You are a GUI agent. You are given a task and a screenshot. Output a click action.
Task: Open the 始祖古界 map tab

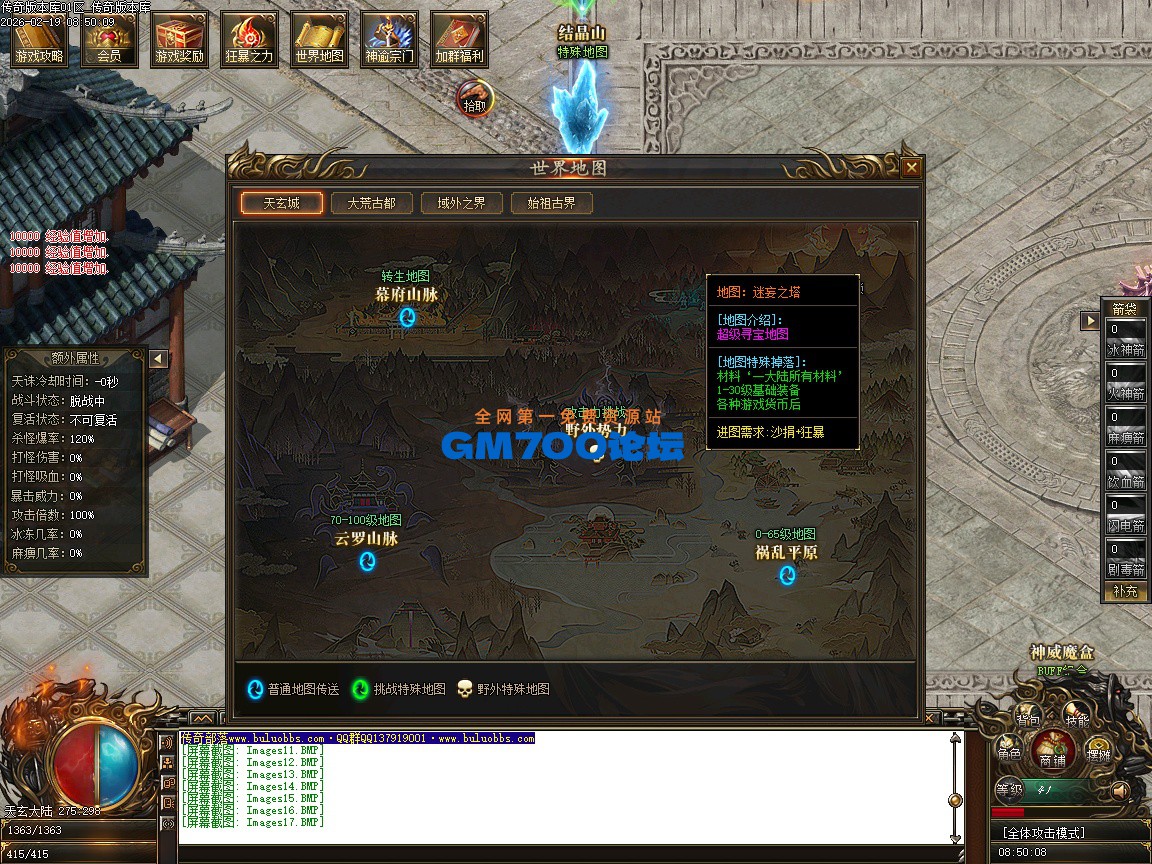click(x=551, y=203)
